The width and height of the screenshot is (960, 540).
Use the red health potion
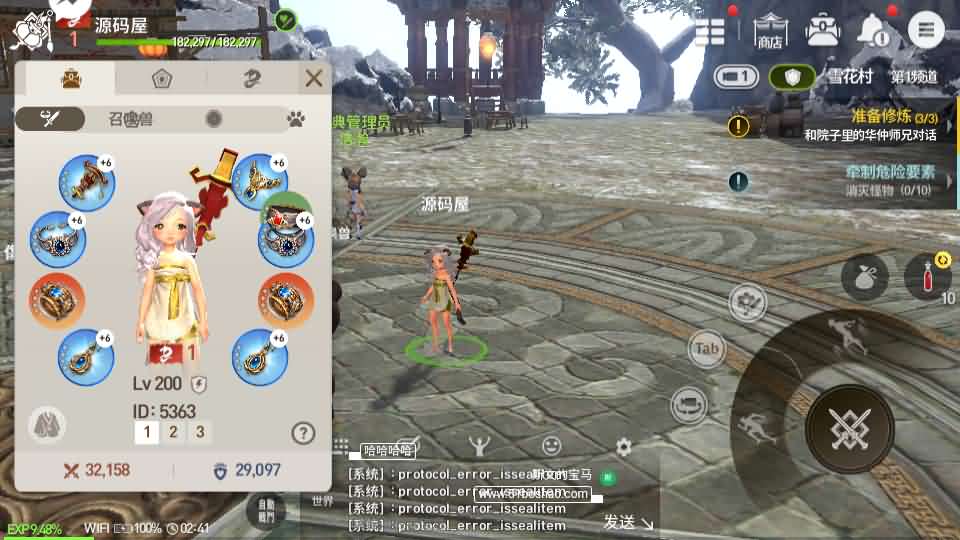click(927, 277)
